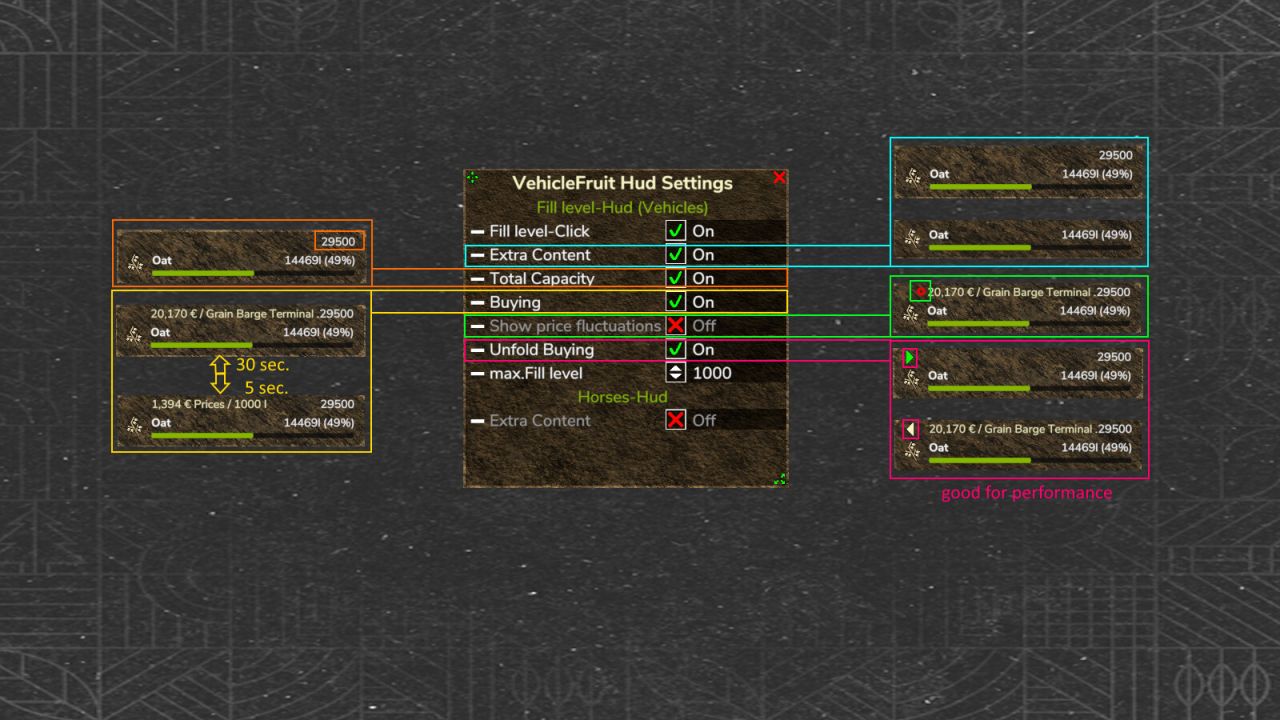Turn off the Buying checkbox
1280x720 pixels.
676,302
